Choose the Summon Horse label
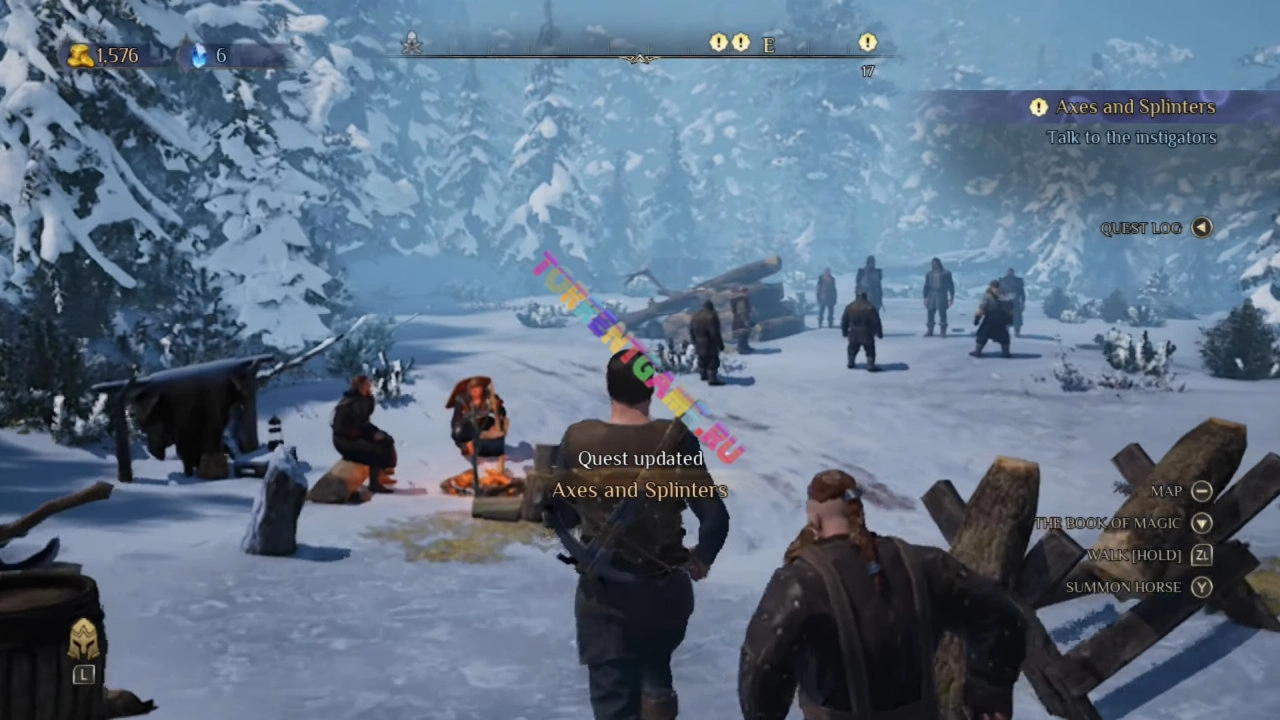The width and height of the screenshot is (1280, 720). pos(1123,587)
